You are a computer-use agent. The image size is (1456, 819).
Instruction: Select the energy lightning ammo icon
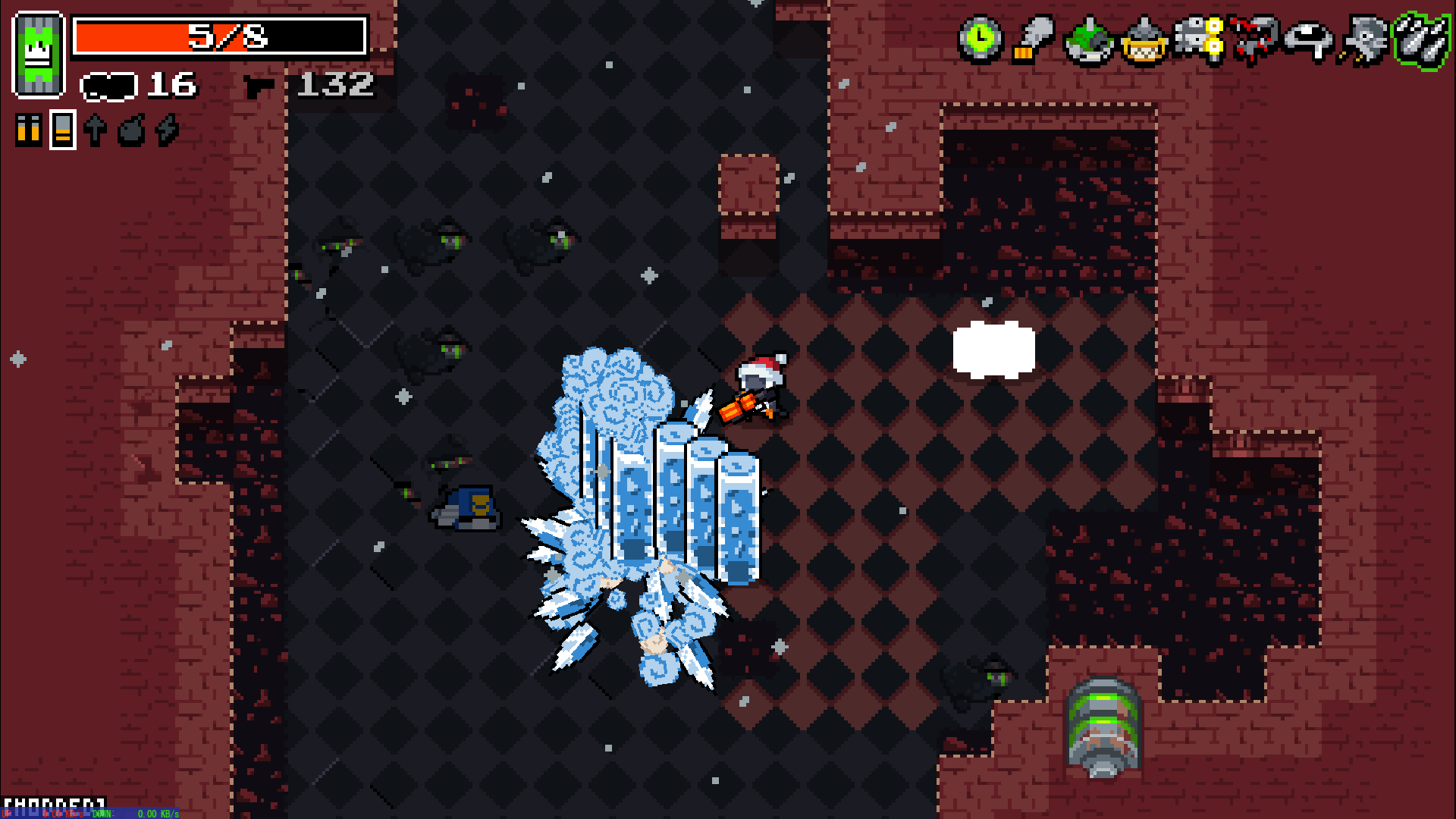[167, 130]
